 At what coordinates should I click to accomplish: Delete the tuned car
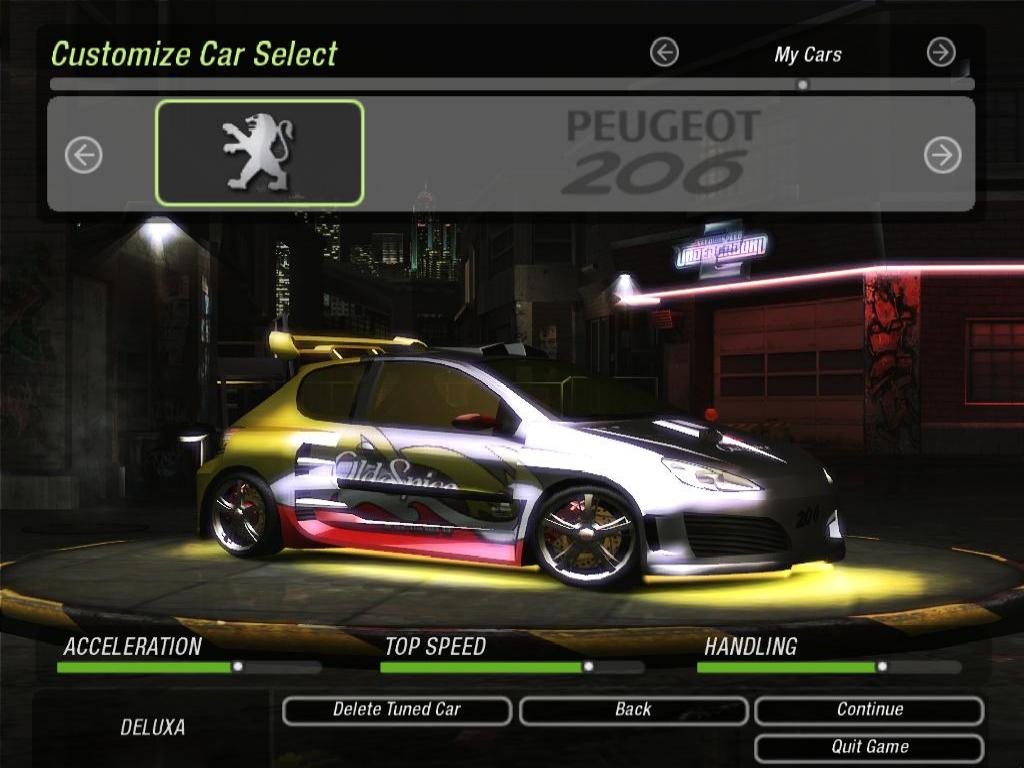pos(397,710)
